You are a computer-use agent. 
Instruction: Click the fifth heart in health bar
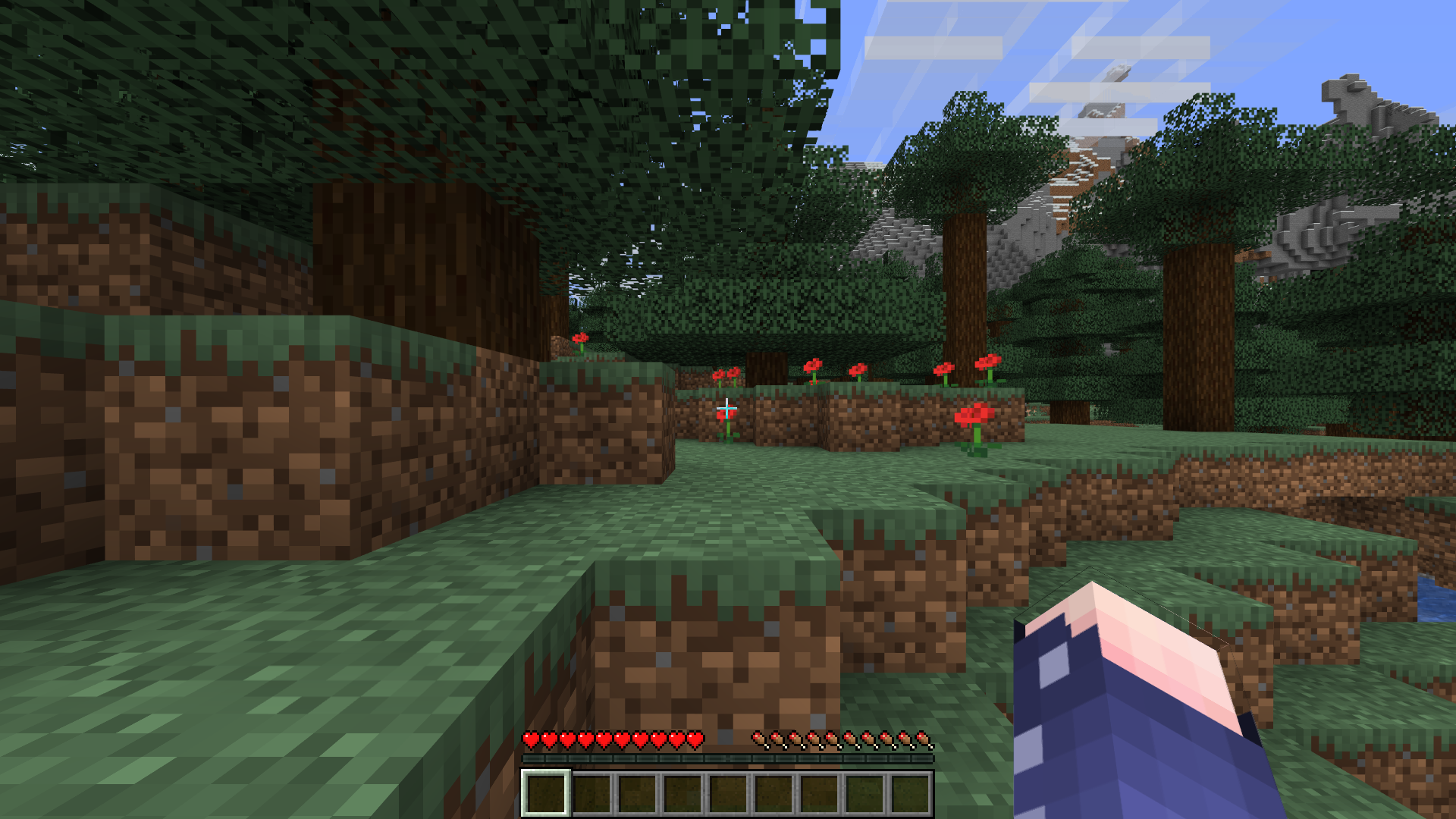point(604,738)
